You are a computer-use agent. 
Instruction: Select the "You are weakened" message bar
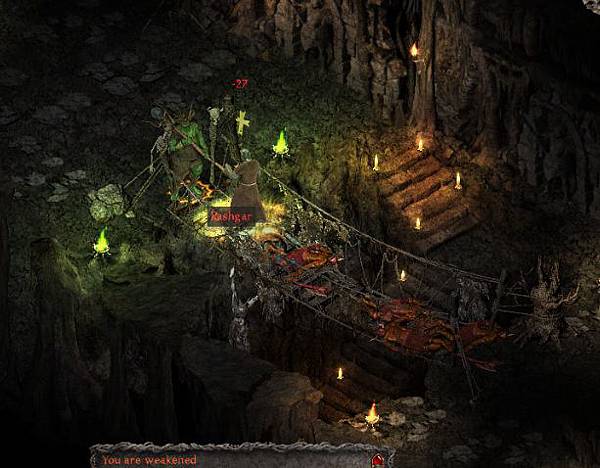tap(230, 460)
